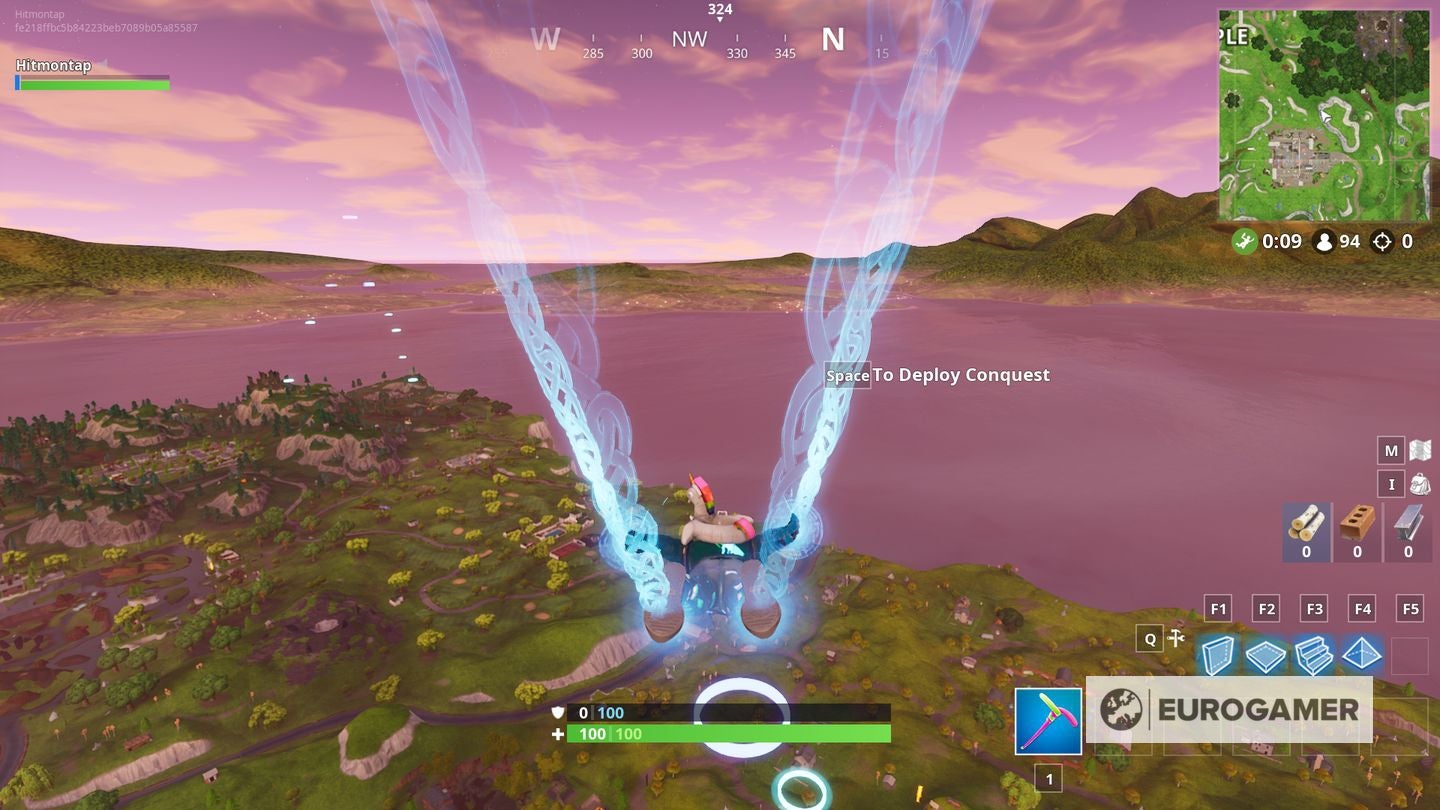Open the F5 empty build slot
Screen dimensions: 1440x810
(x=1411, y=656)
